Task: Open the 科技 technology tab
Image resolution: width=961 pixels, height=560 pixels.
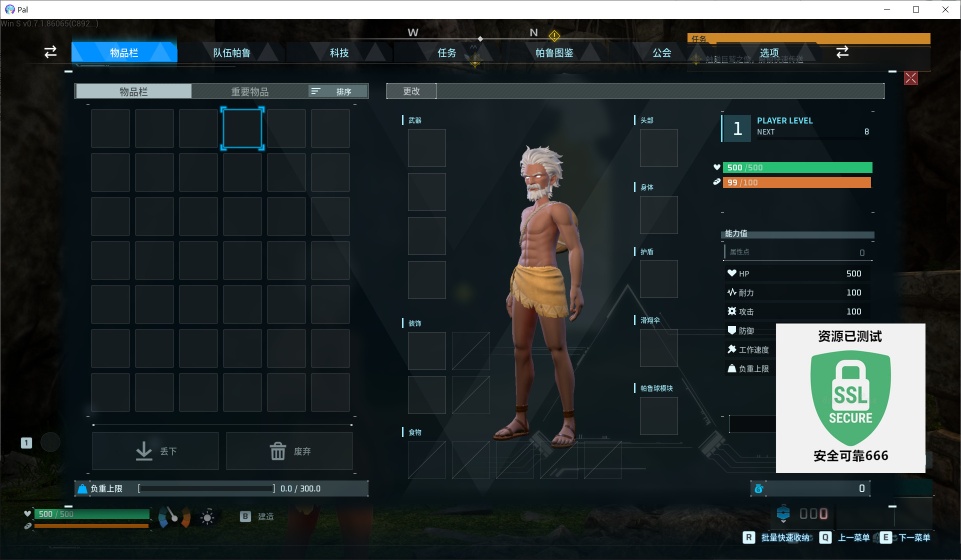Action: pos(339,52)
